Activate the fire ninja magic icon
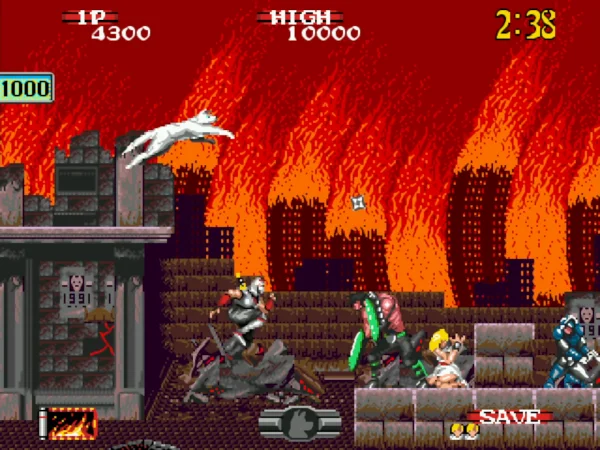This screenshot has width=600, height=450. [x=73, y=424]
